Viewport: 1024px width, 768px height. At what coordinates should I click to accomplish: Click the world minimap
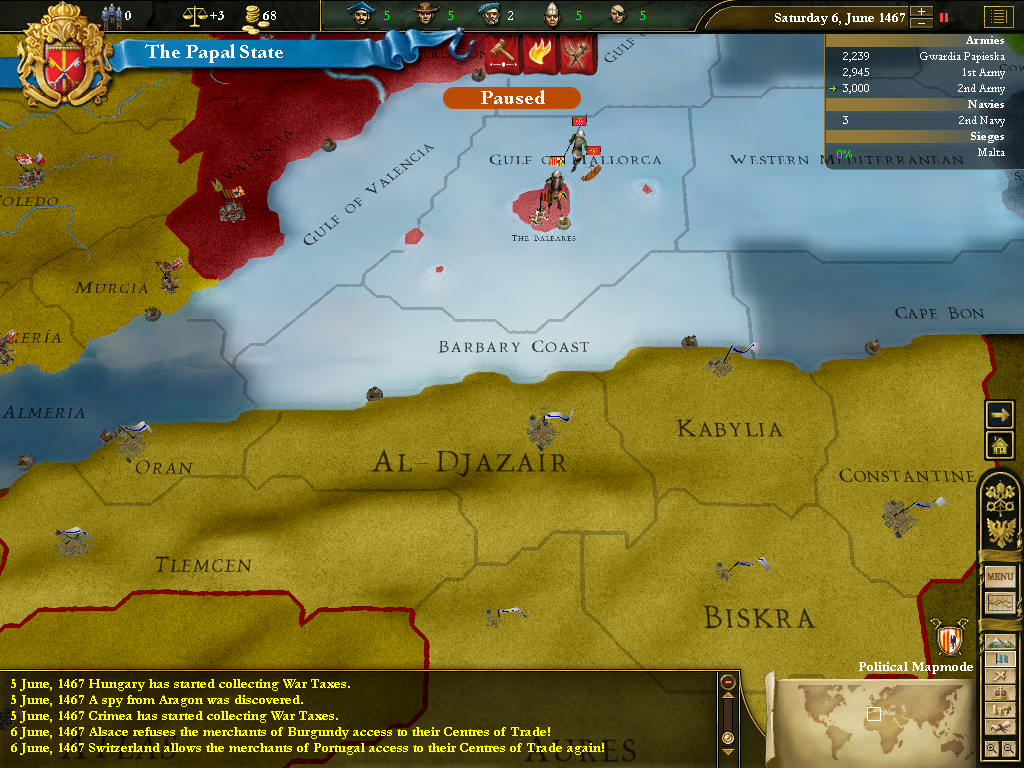coord(872,714)
